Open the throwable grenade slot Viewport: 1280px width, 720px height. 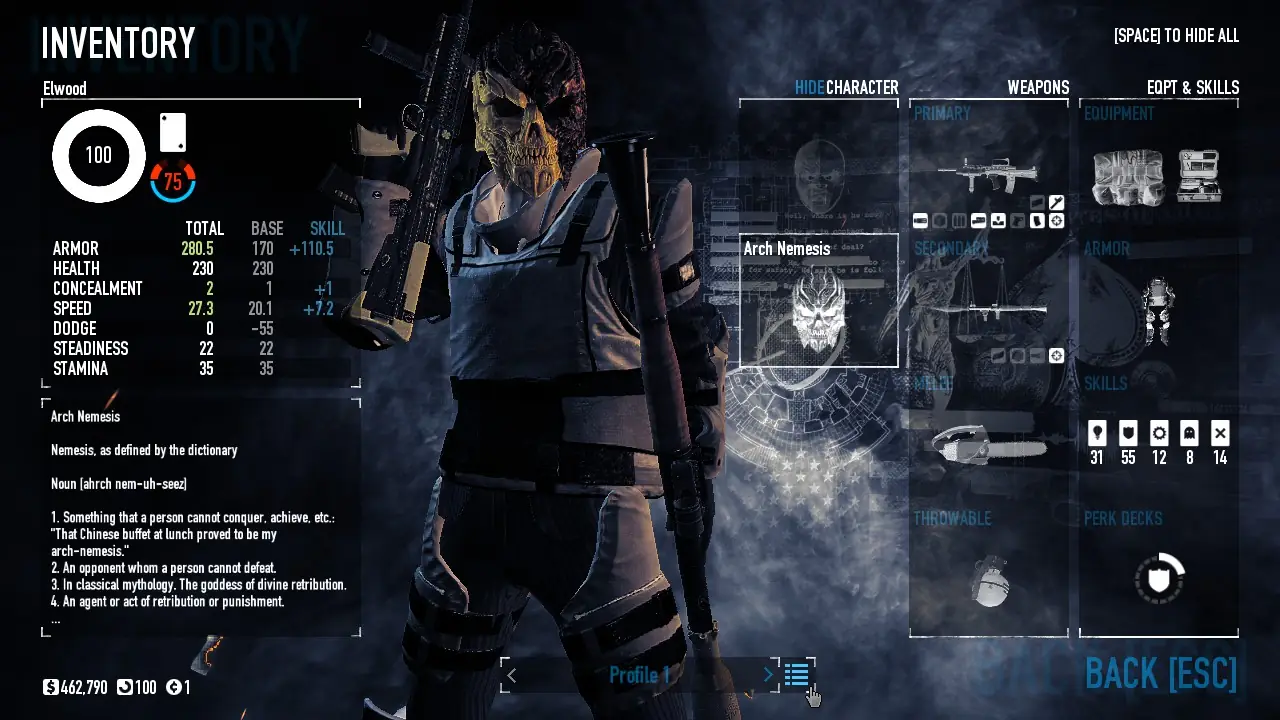[x=989, y=578]
